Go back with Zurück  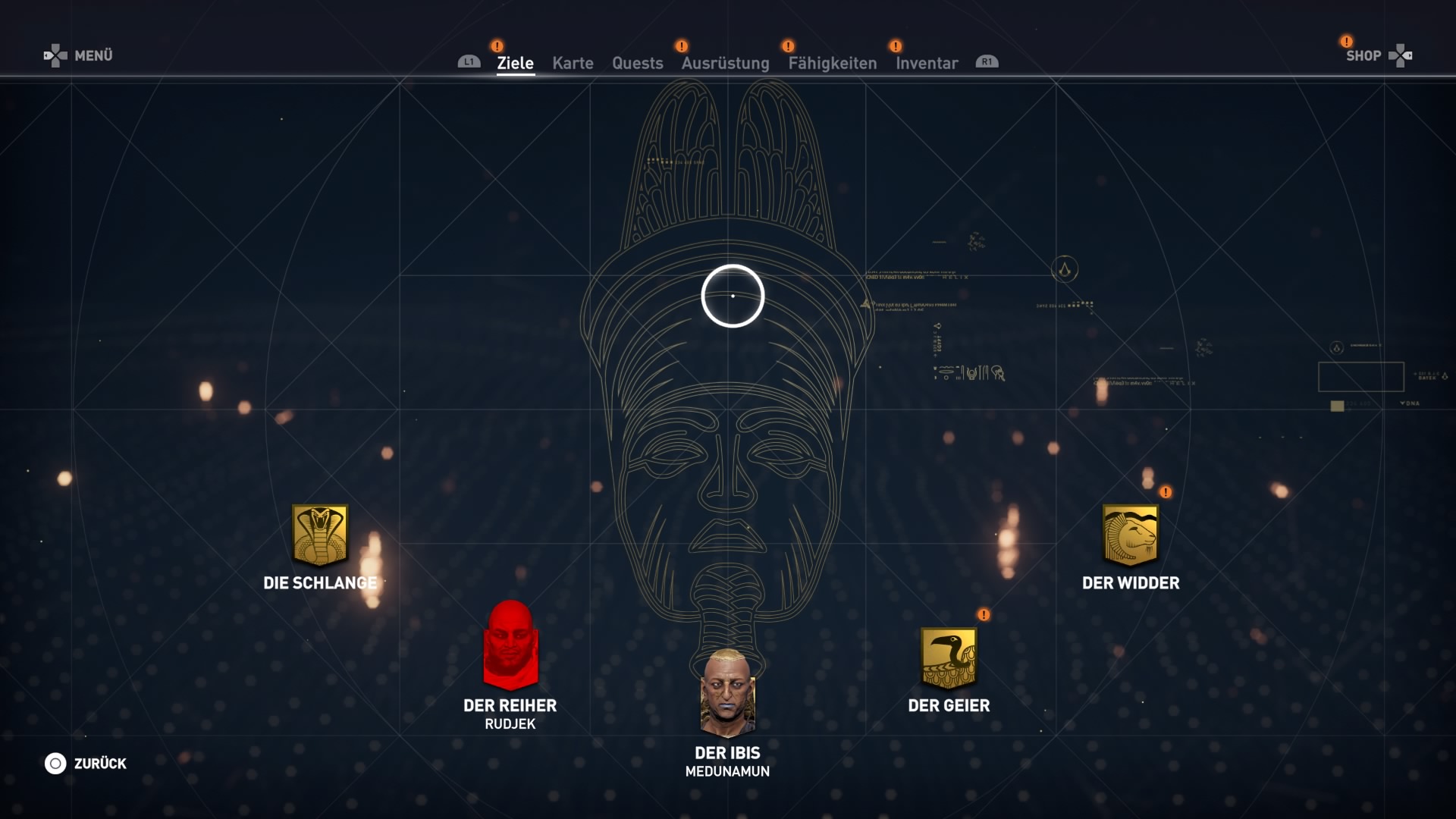click(x=86, y=764)
